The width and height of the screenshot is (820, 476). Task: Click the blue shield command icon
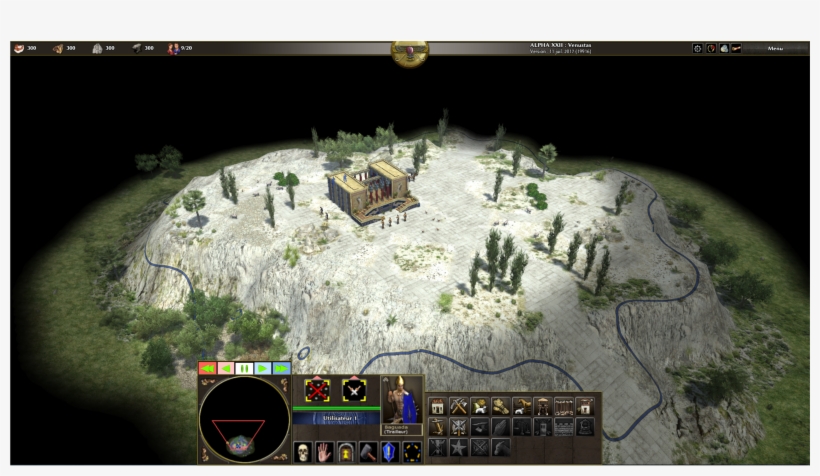(390, 451)
